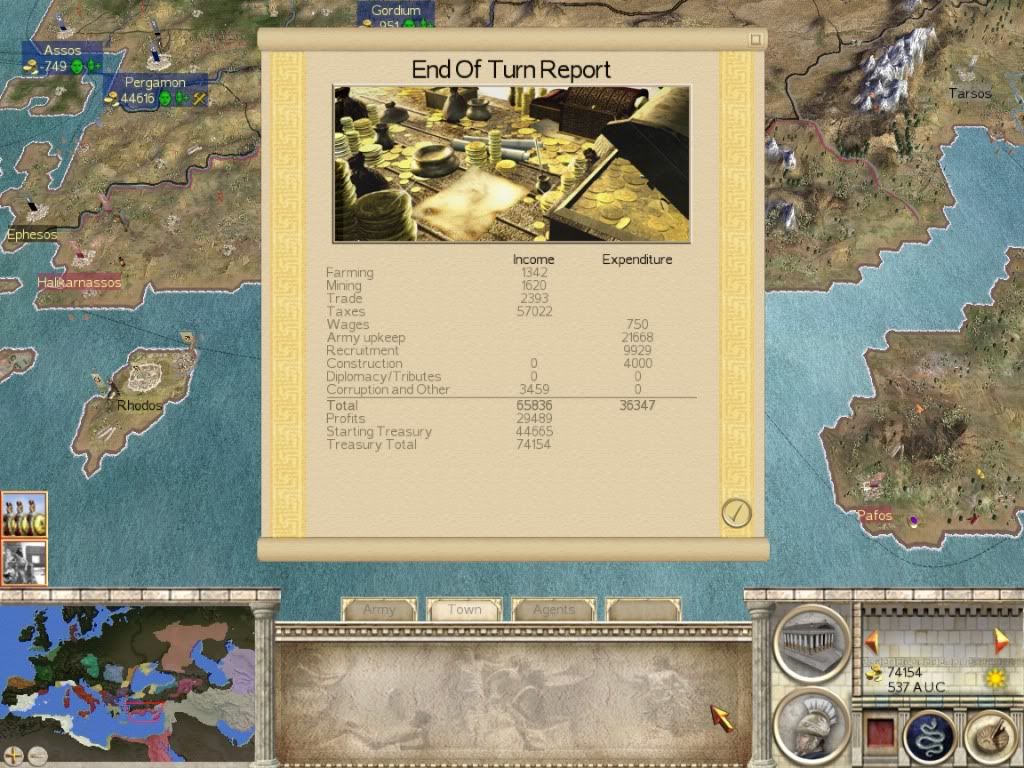Open the grey portrait event notification
Image resolution: width=1024 pixels, height=768 pixels.
tap(24, 562)
